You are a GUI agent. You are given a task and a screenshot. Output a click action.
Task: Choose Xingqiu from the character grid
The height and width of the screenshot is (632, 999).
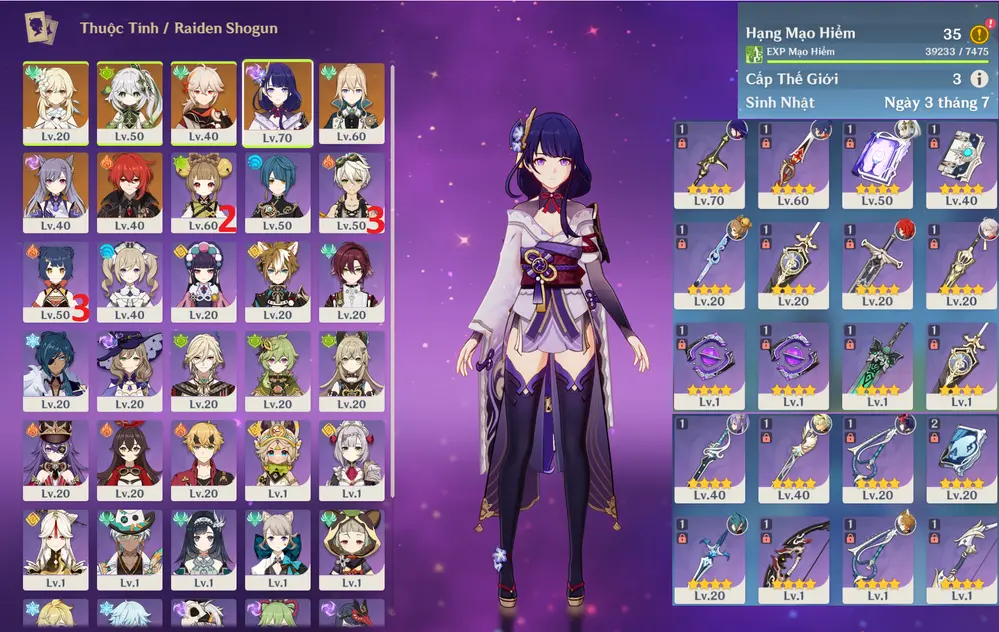tap(277, 192)
